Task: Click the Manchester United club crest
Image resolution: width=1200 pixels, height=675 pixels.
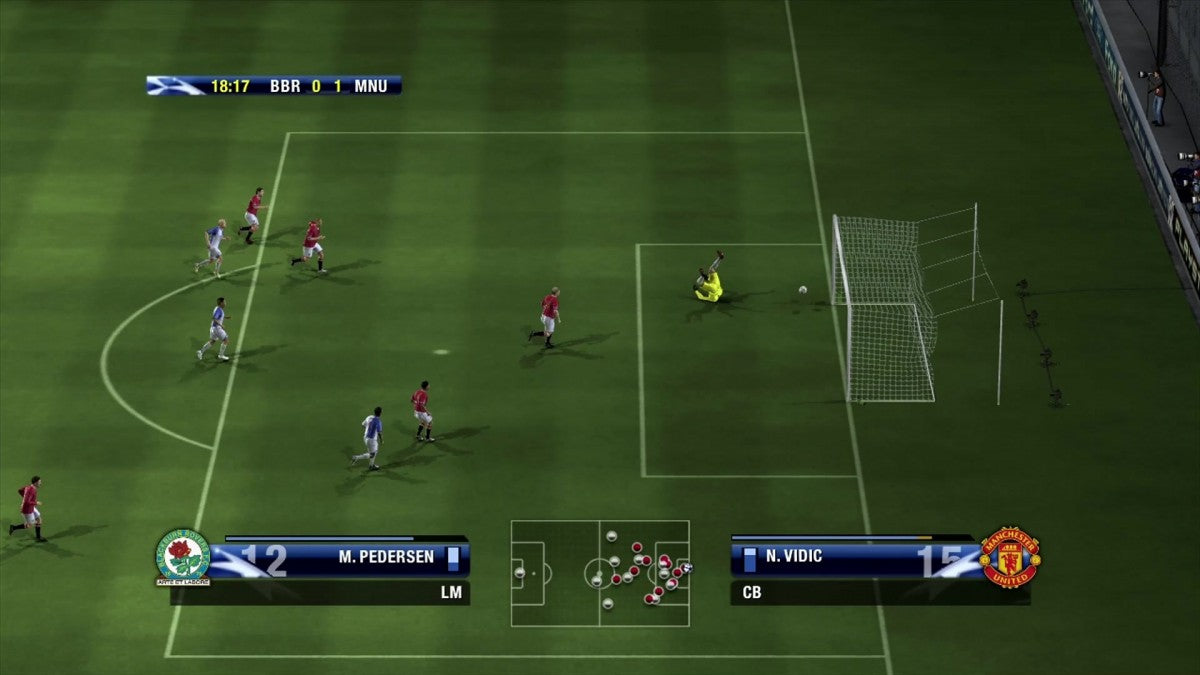Action: [x=1010, y=557]
